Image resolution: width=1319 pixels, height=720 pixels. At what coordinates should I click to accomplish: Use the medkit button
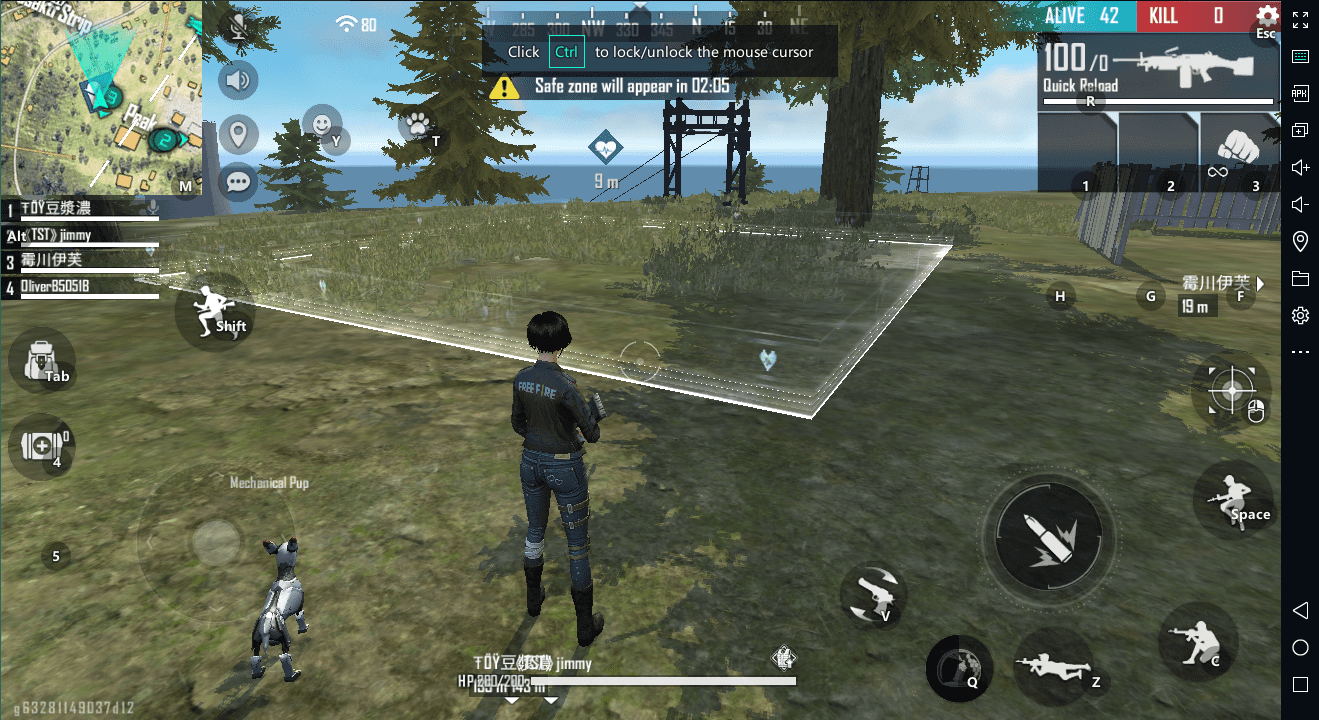(x=42, y=446)
